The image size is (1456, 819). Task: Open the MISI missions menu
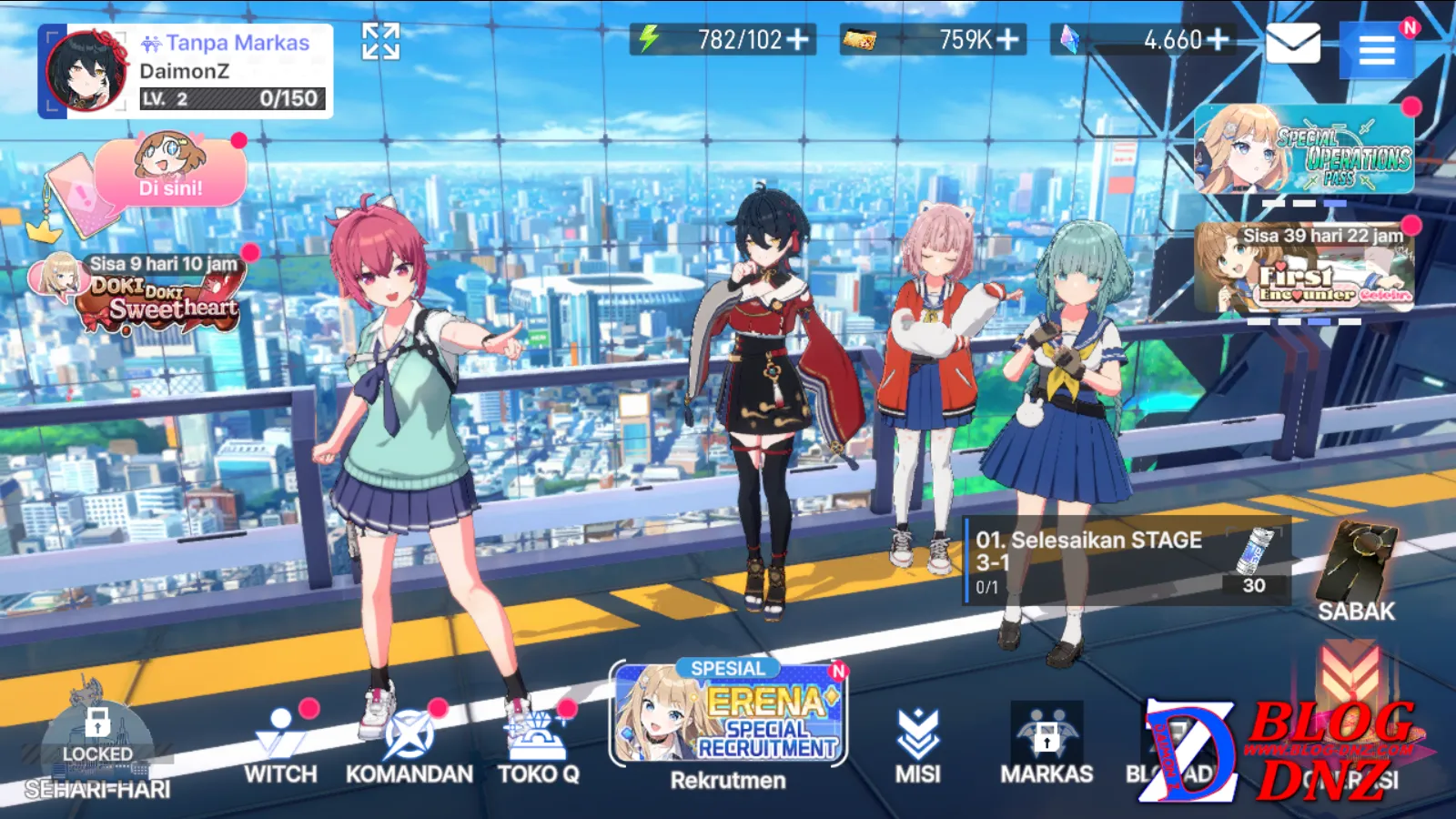917,746
